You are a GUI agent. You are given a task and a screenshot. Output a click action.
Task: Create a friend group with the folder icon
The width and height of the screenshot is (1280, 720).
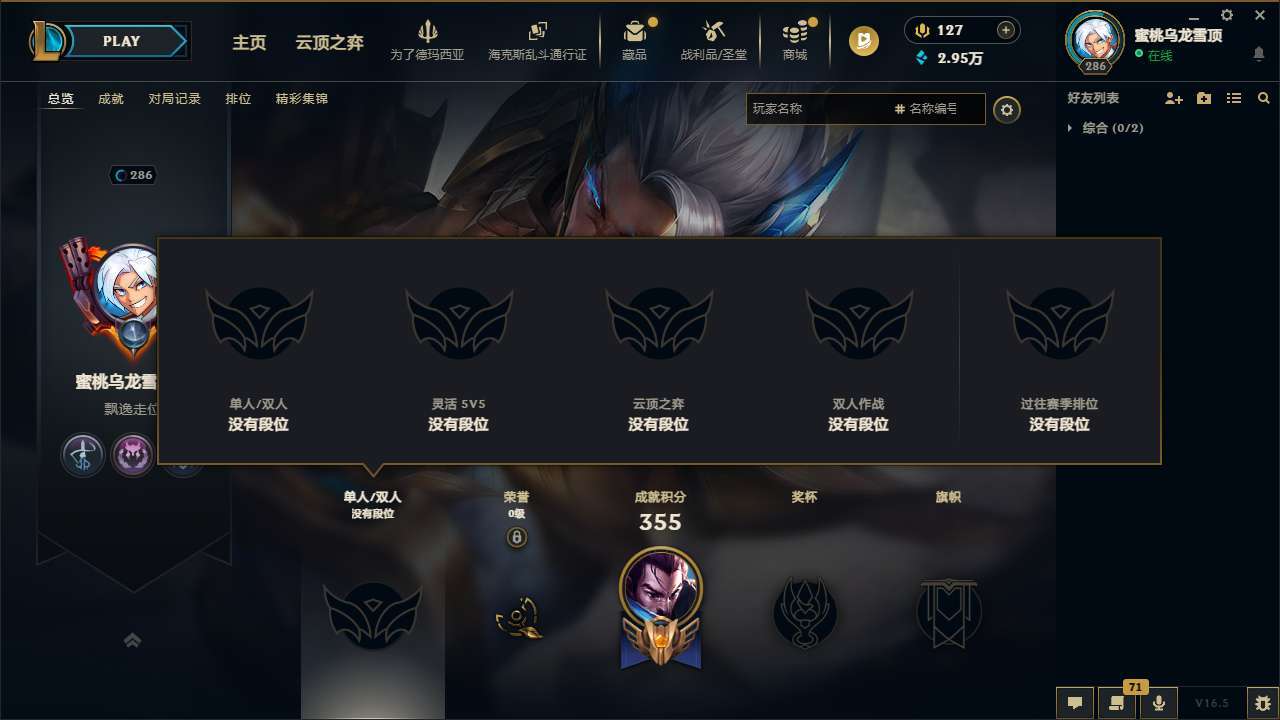(1203, 98)
